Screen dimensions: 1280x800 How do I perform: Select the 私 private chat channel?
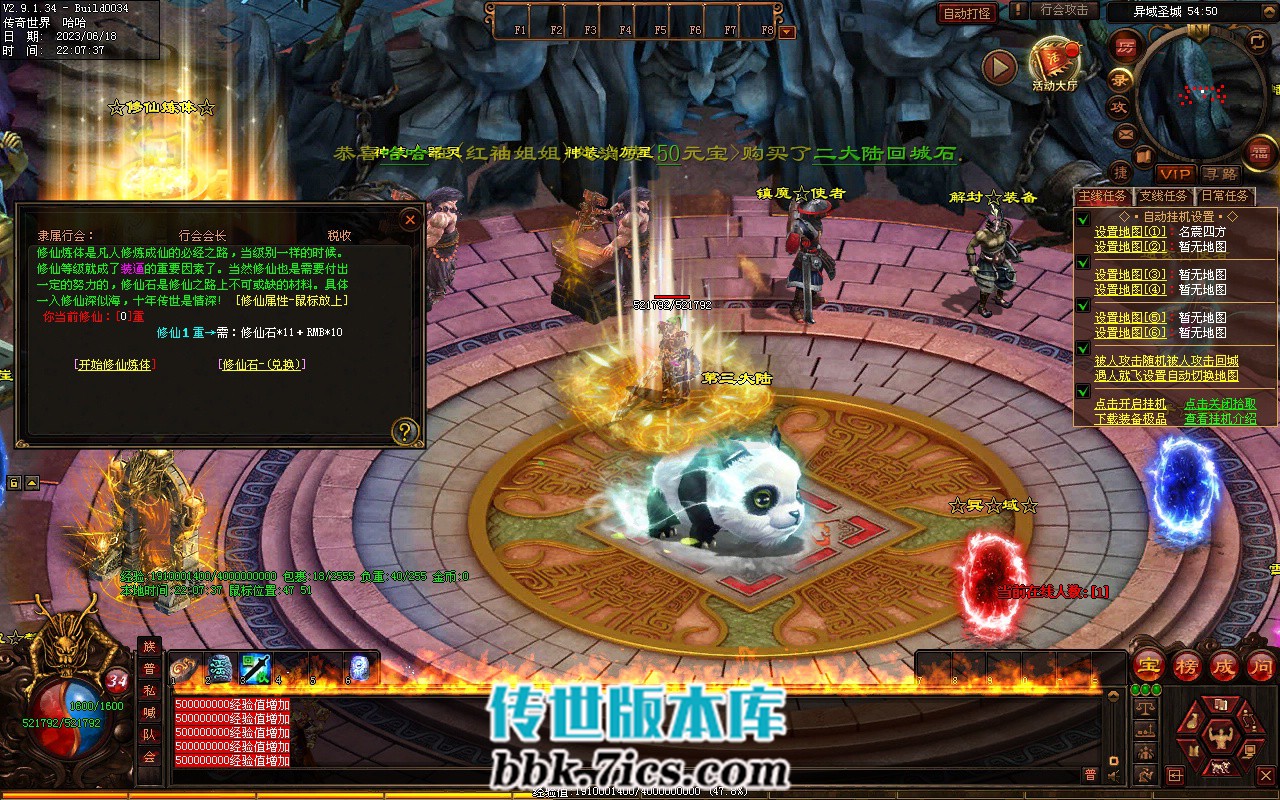[x=149, y=691]
